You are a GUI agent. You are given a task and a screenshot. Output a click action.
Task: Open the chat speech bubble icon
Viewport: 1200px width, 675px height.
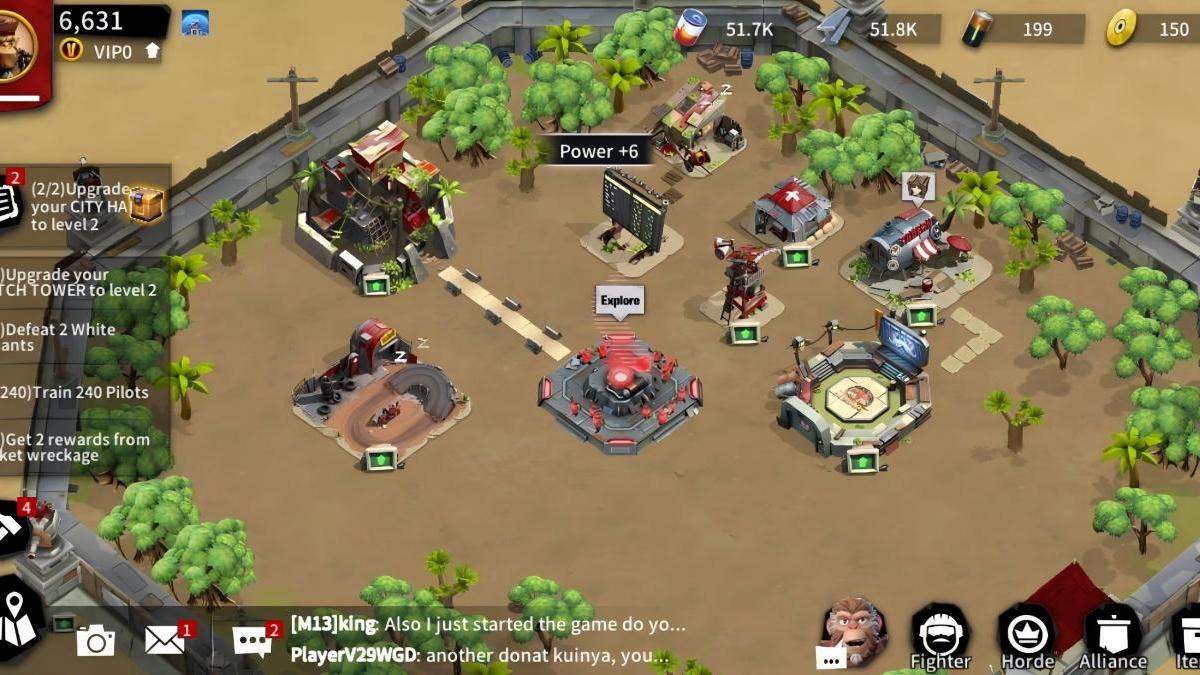click(252, 640)
